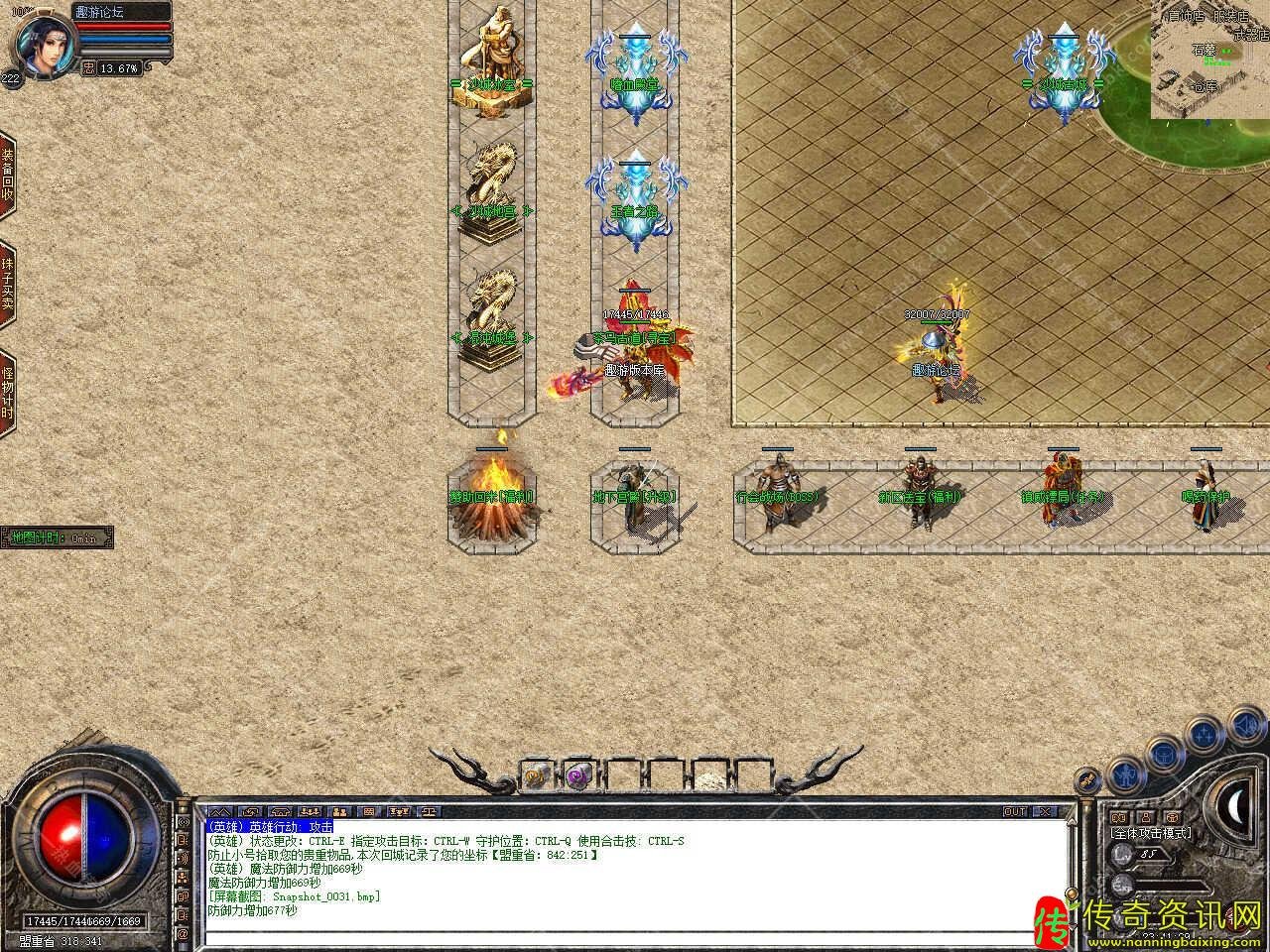Screen dimensions: 1270x952
Task: Open the 怪物计时 side tab
Action: pos(8,393)
